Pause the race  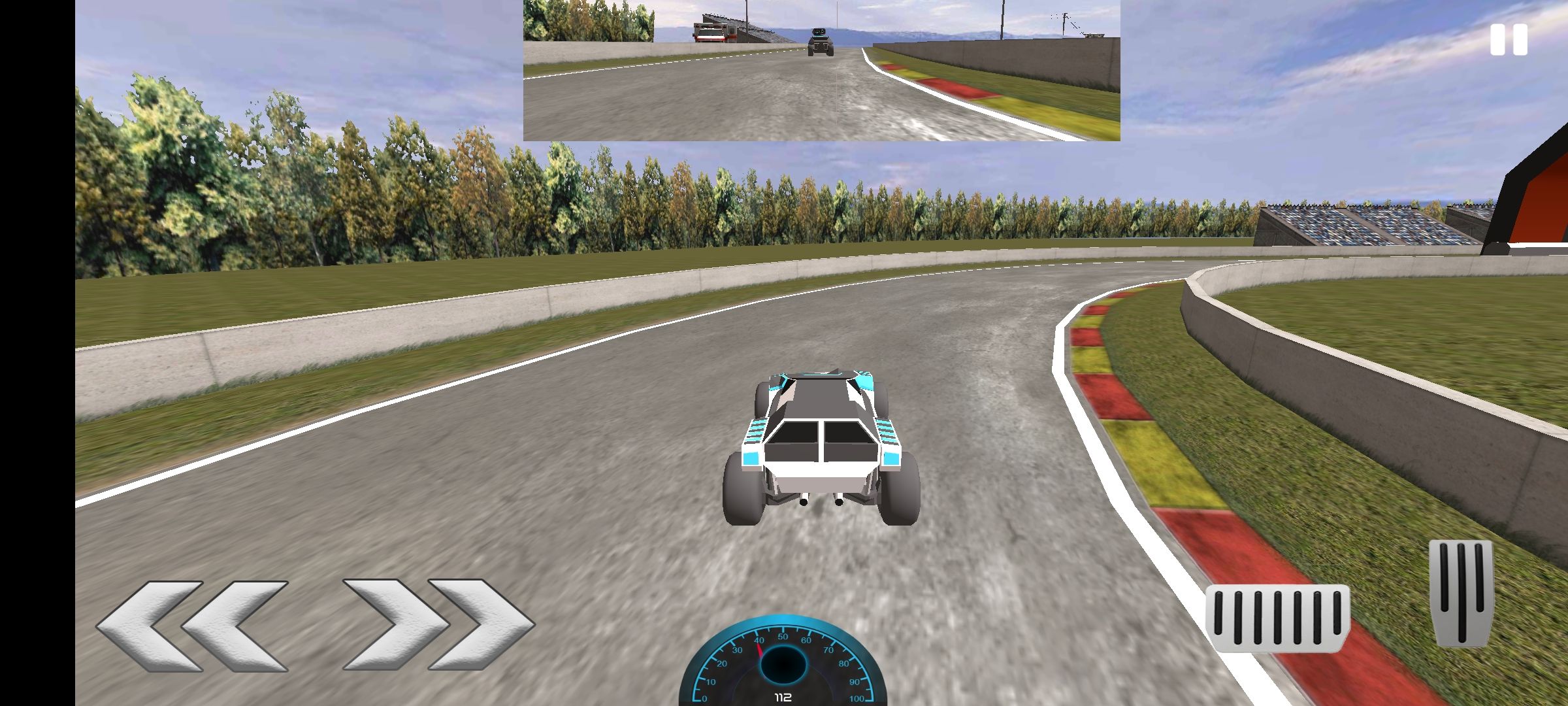[1509, 40]
